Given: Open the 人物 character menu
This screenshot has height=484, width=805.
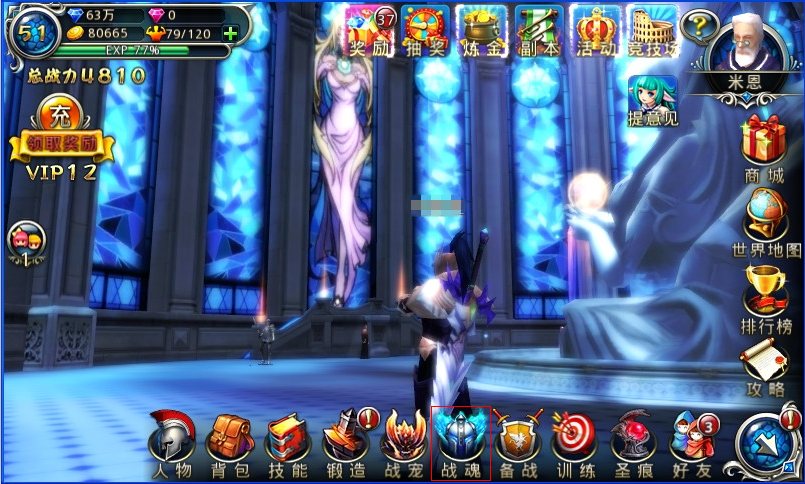Looking at the screenshot, I should (172, 441).
